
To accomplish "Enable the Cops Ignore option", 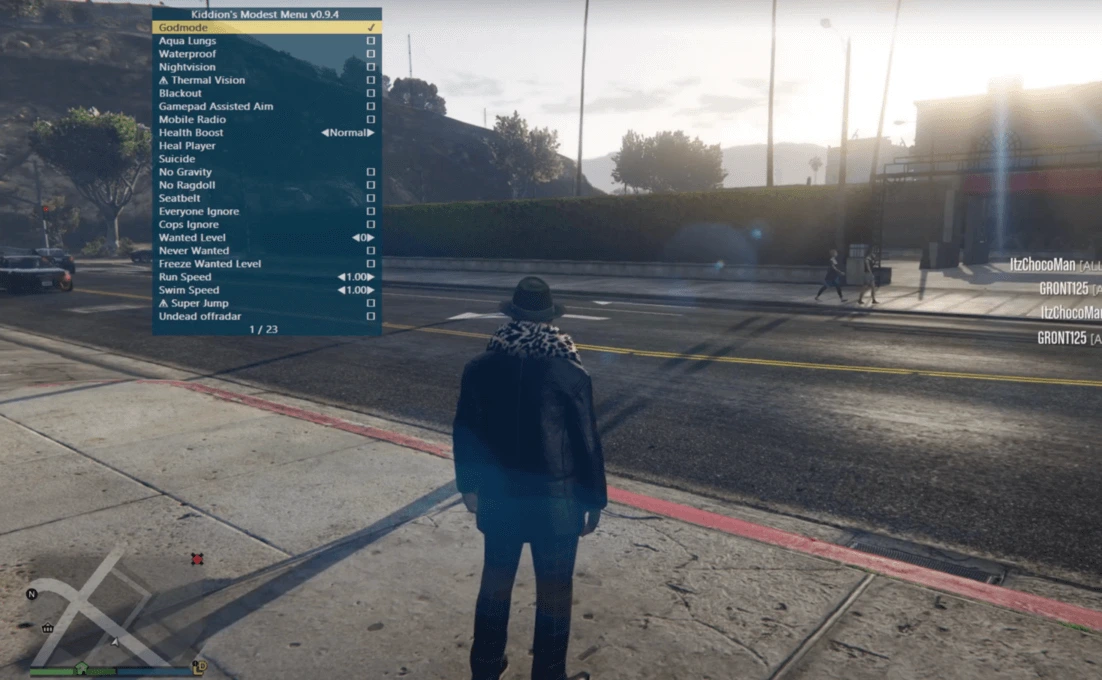I will pyautogui.click(x=370, y=225).
